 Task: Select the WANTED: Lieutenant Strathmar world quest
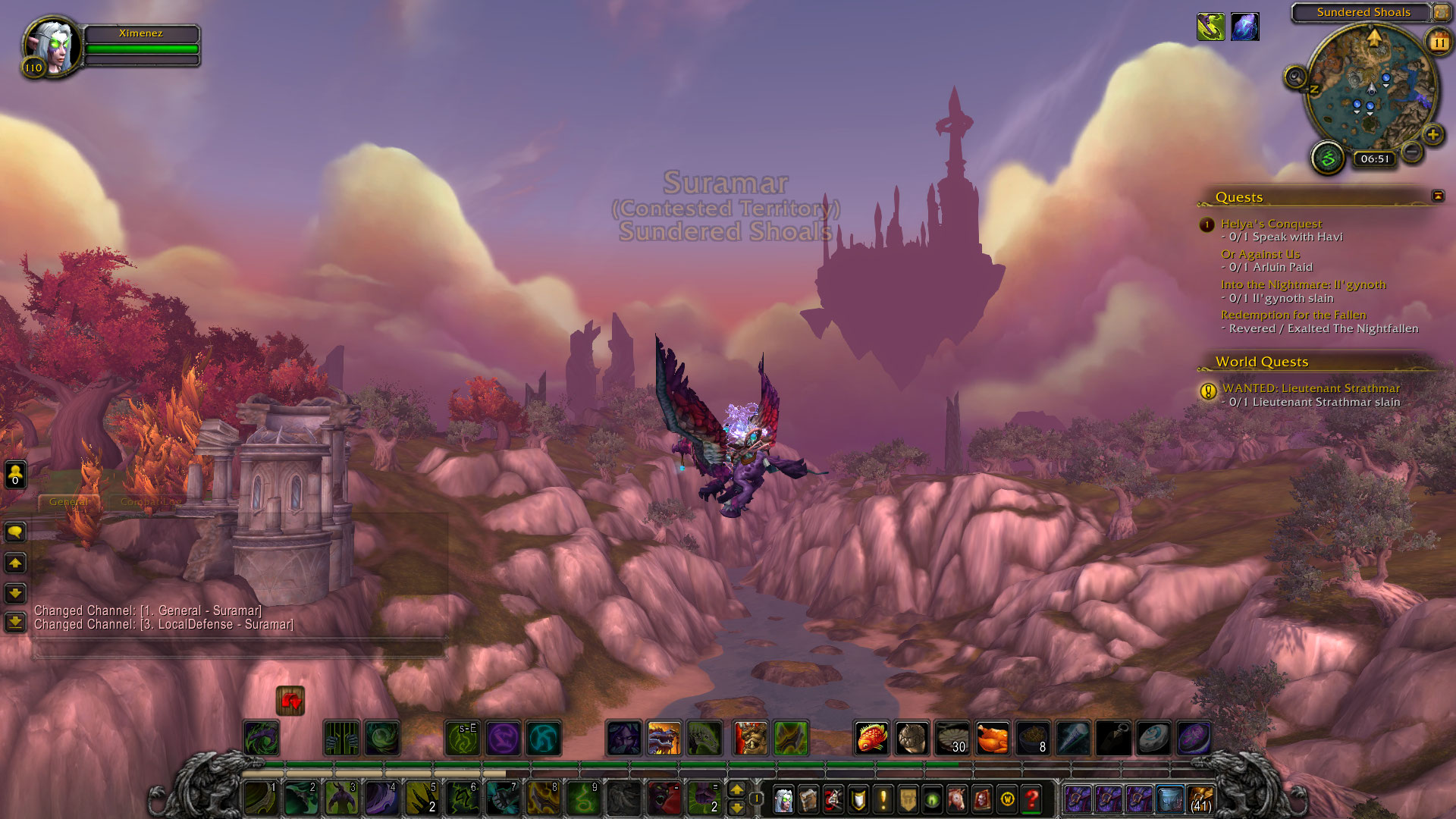click(1310, 388)
